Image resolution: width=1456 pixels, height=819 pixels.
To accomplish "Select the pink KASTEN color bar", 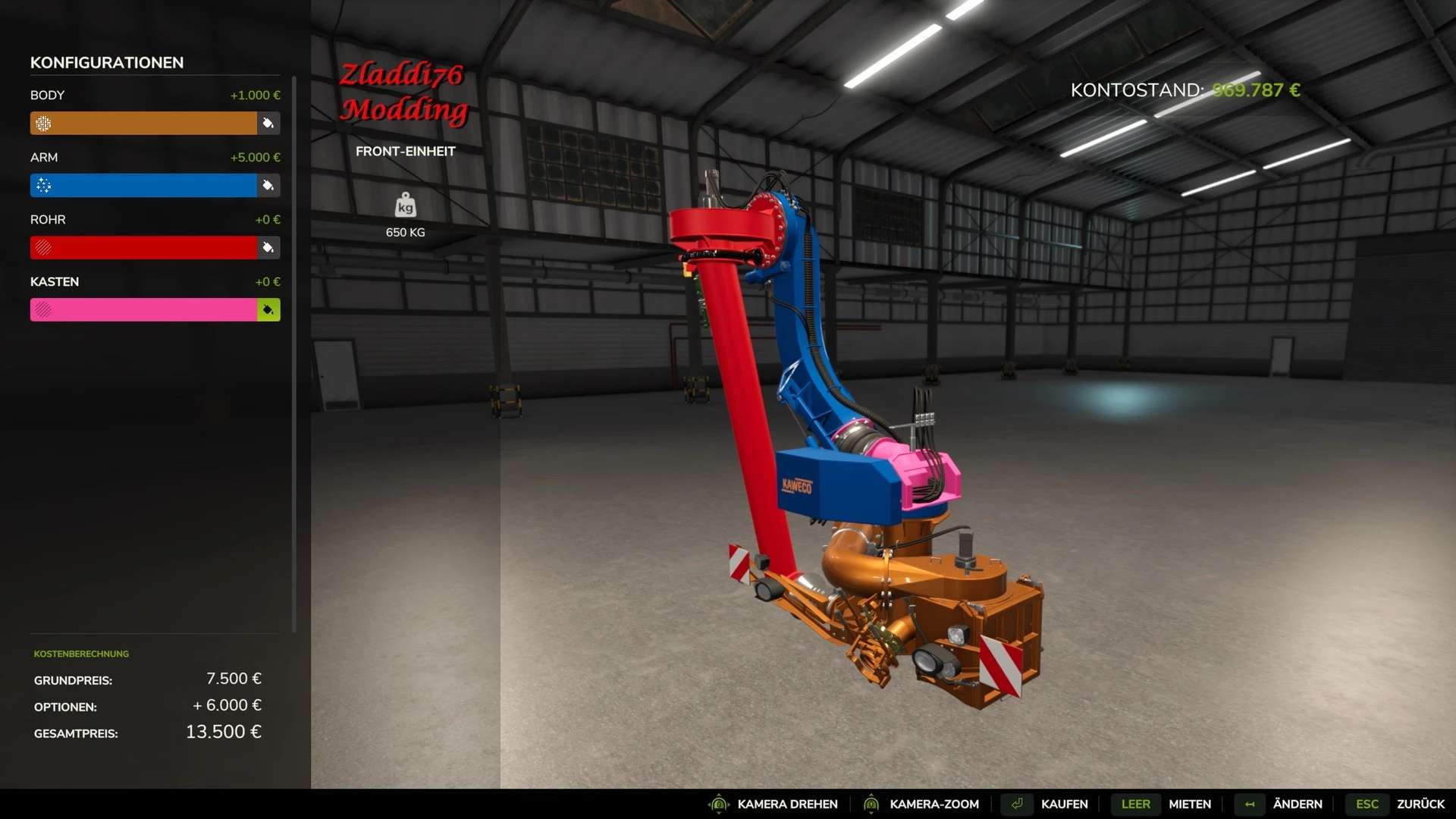I will click(144, 309).
